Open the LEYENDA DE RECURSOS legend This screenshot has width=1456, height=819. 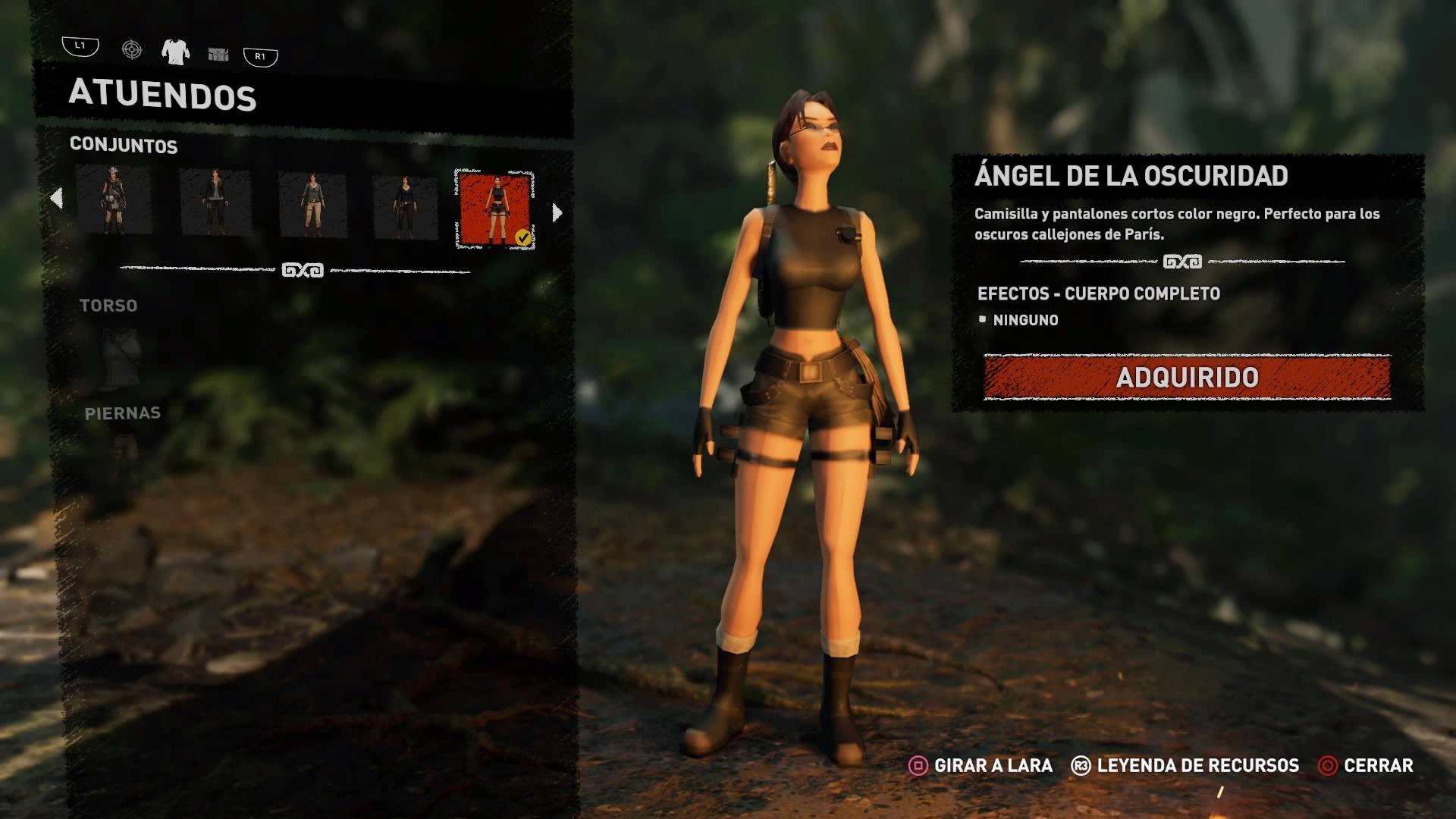1185,766
